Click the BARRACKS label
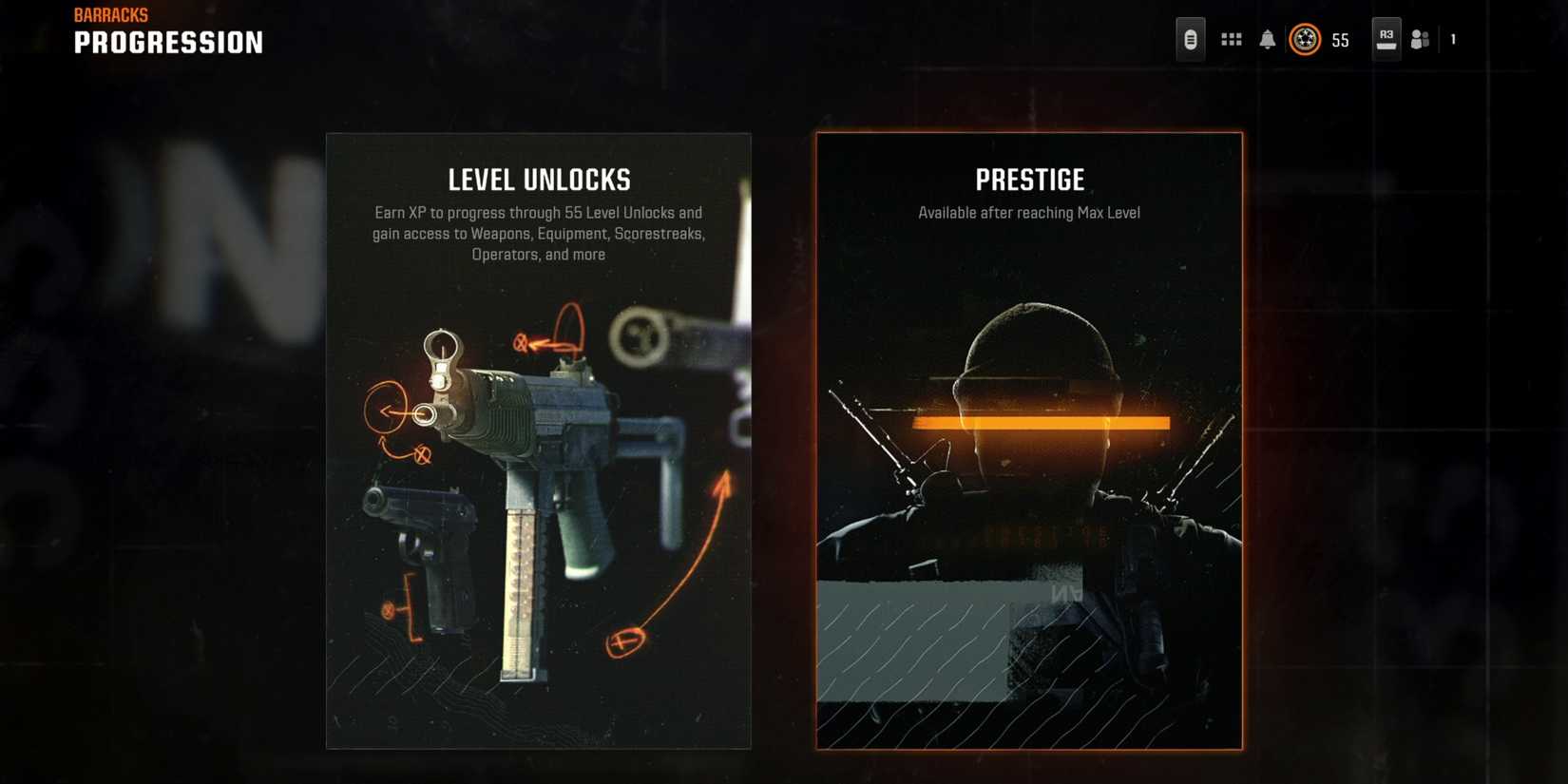 coord(111,13)
